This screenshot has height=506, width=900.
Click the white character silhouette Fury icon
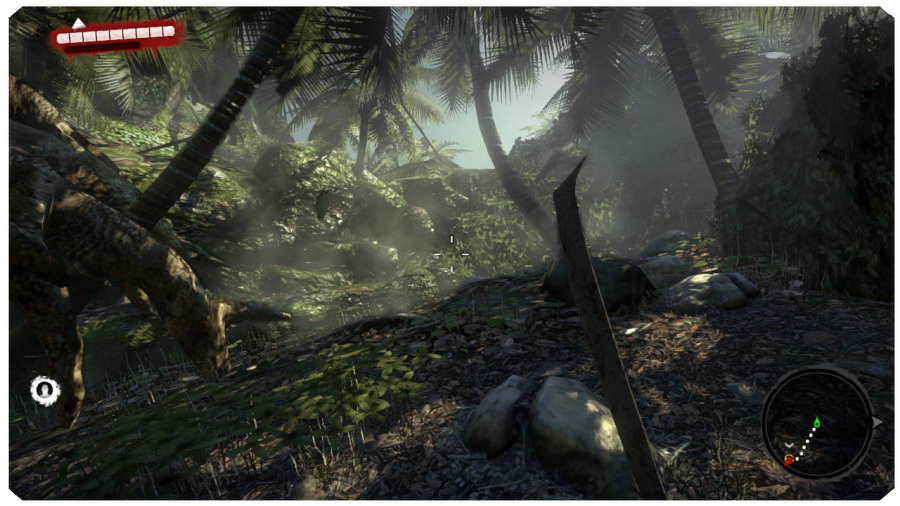[44, 390]
